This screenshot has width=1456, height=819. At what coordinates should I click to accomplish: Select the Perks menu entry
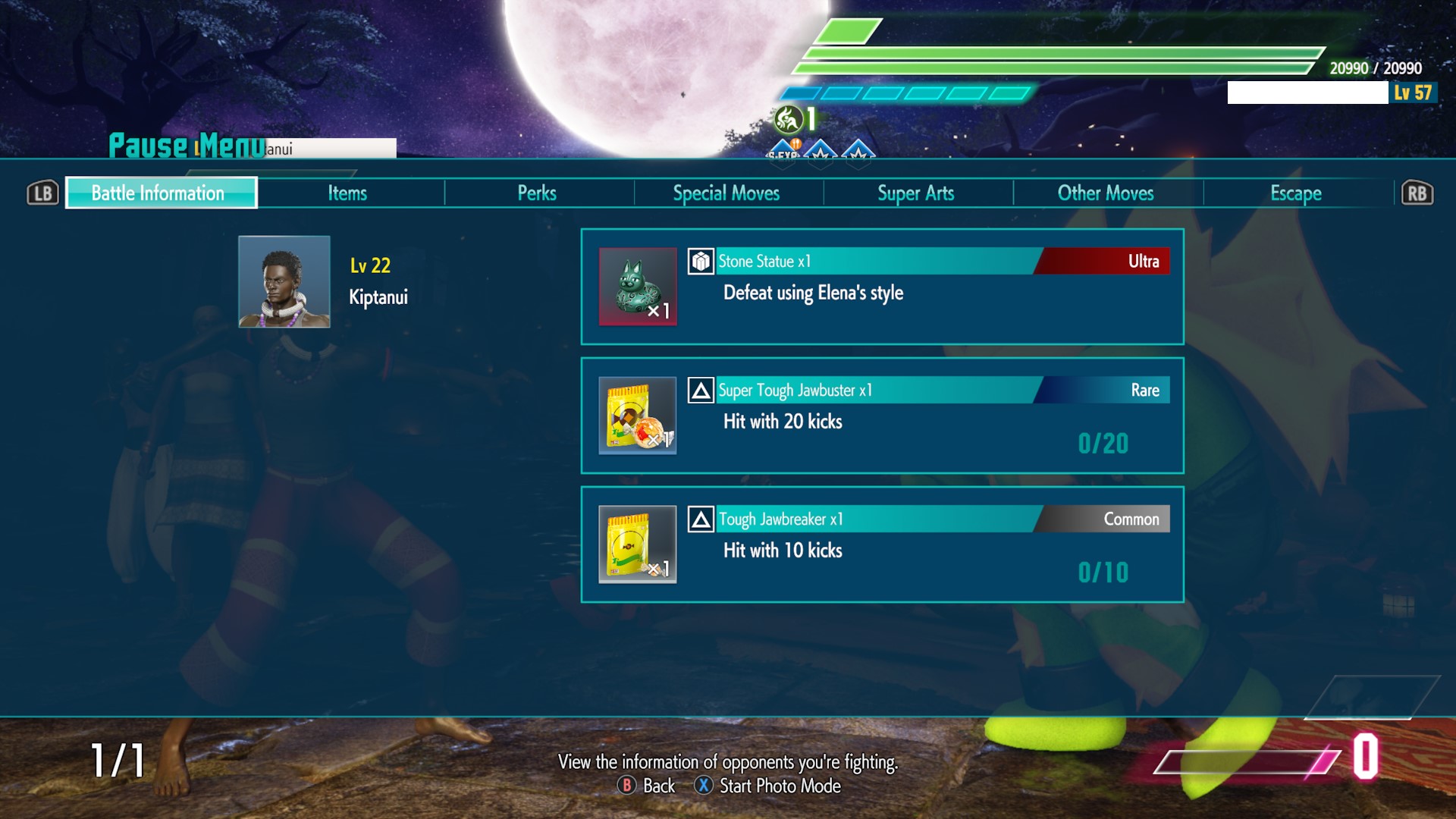[538, 193]
